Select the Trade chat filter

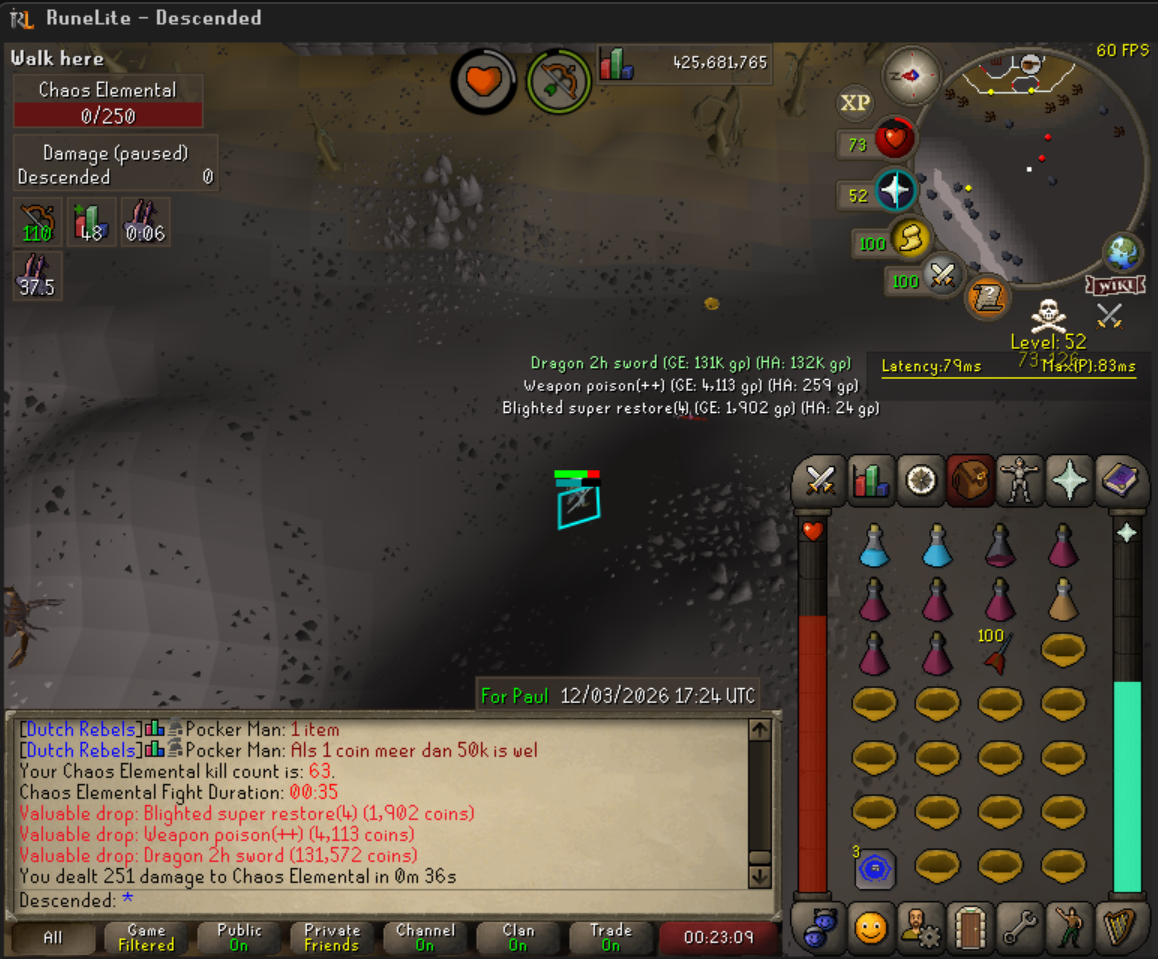pyautogui.click(x=610, y=937)
